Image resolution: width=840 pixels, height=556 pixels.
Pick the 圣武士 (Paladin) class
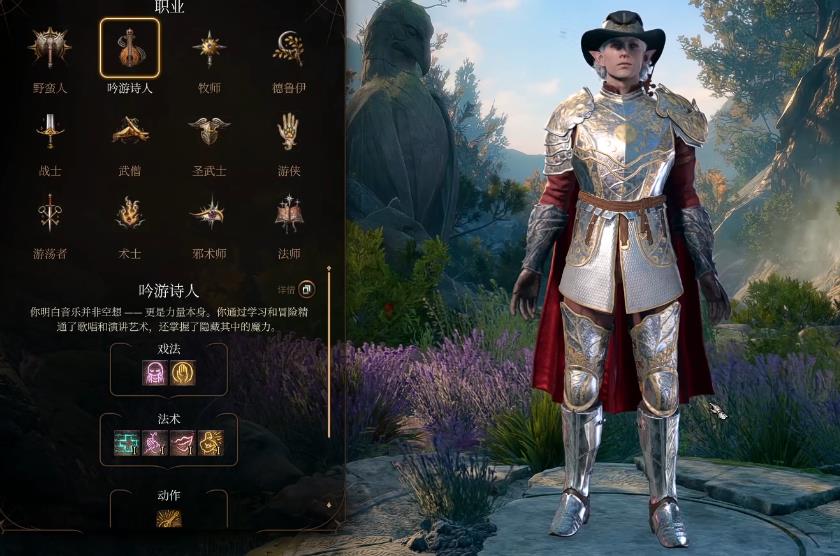click(209, 131)
